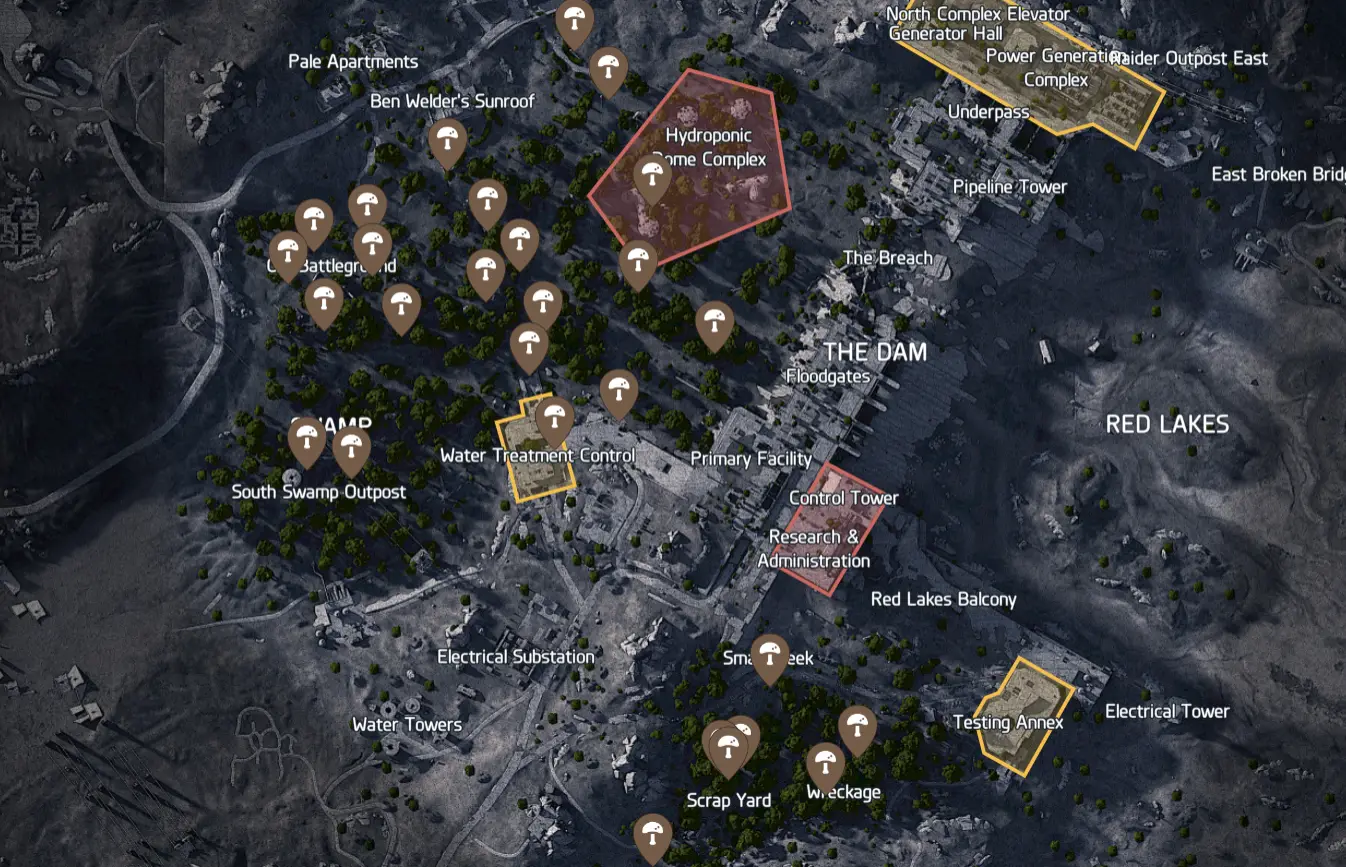Viewport: 1346px width, 867px height.
Task: Click the Pipeline Tower location label
Action: (1011, 186)
